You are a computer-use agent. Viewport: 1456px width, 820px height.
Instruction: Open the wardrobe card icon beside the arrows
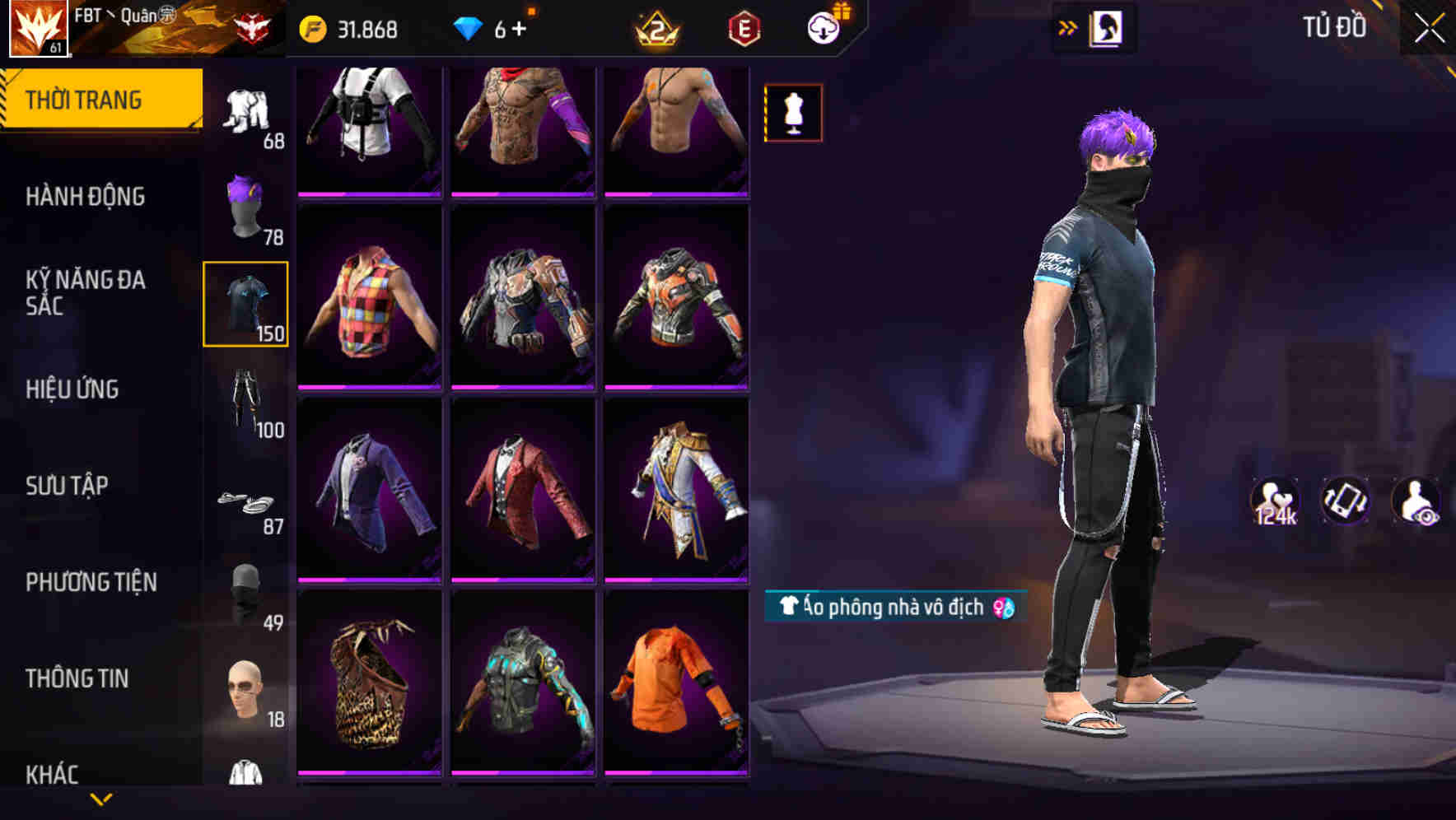tap(1108, 26)
